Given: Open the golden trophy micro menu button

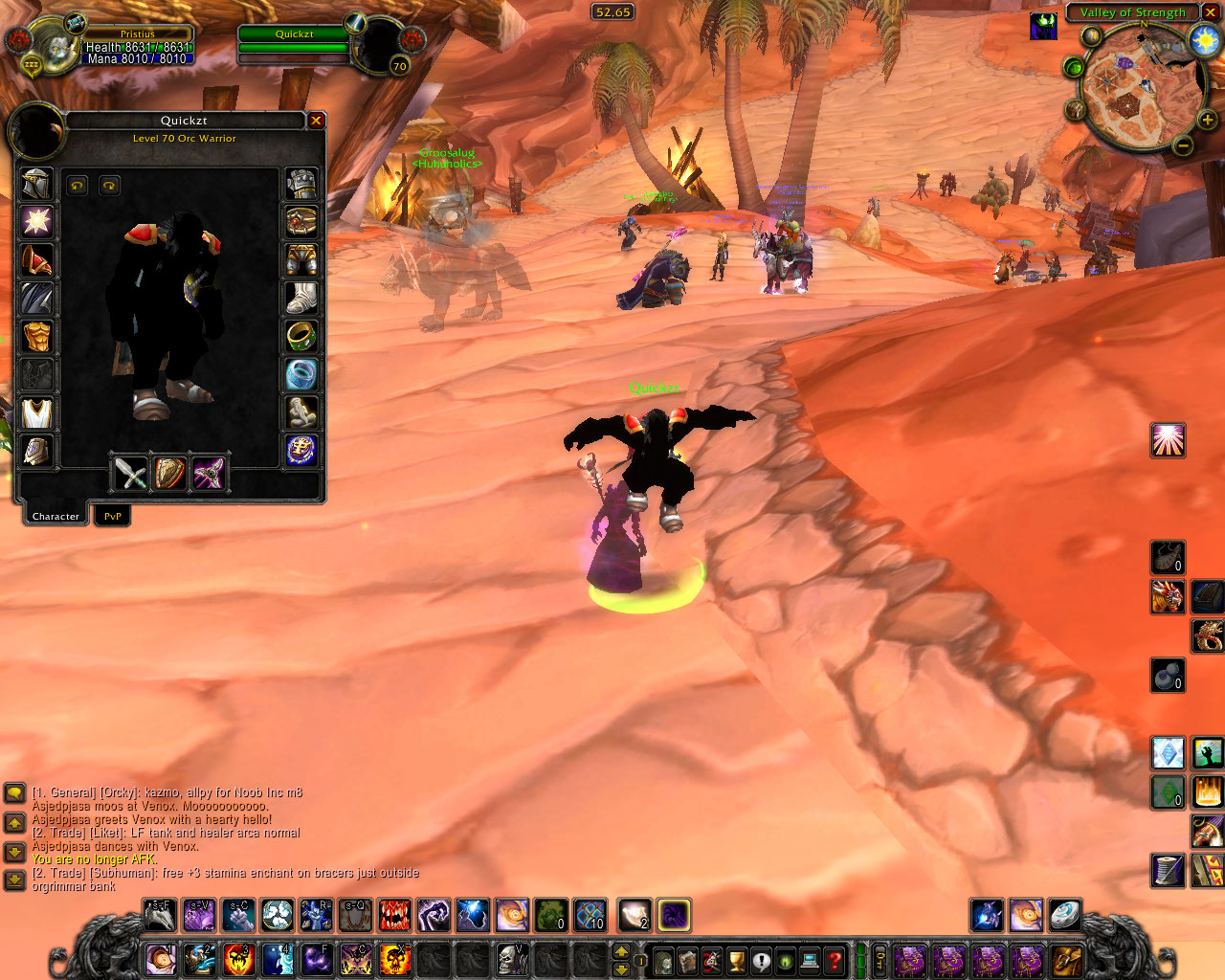Looking at the screenshot, I should 736,960.
